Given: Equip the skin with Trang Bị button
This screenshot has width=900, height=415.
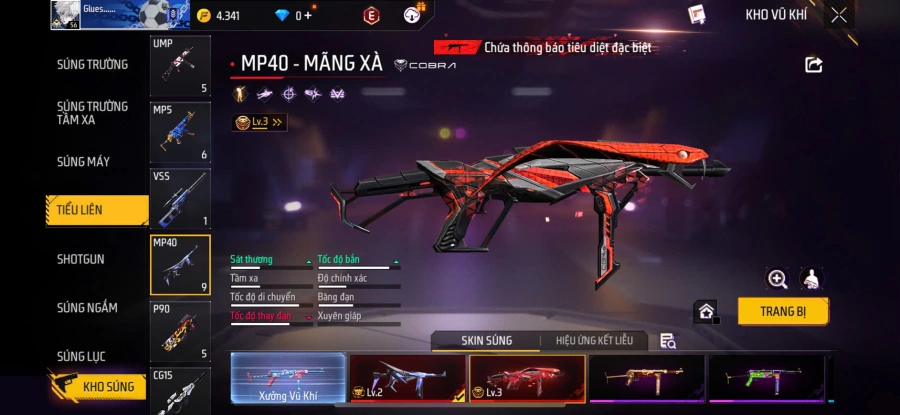Looking at the screenshot, I should (783, 311).
